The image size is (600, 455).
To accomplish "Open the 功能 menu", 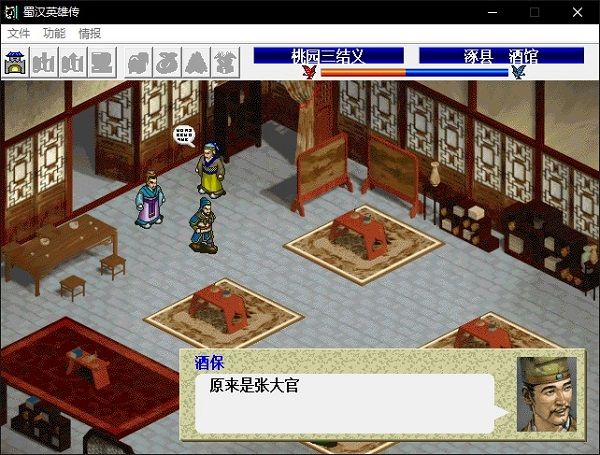I will coord(54,33).
